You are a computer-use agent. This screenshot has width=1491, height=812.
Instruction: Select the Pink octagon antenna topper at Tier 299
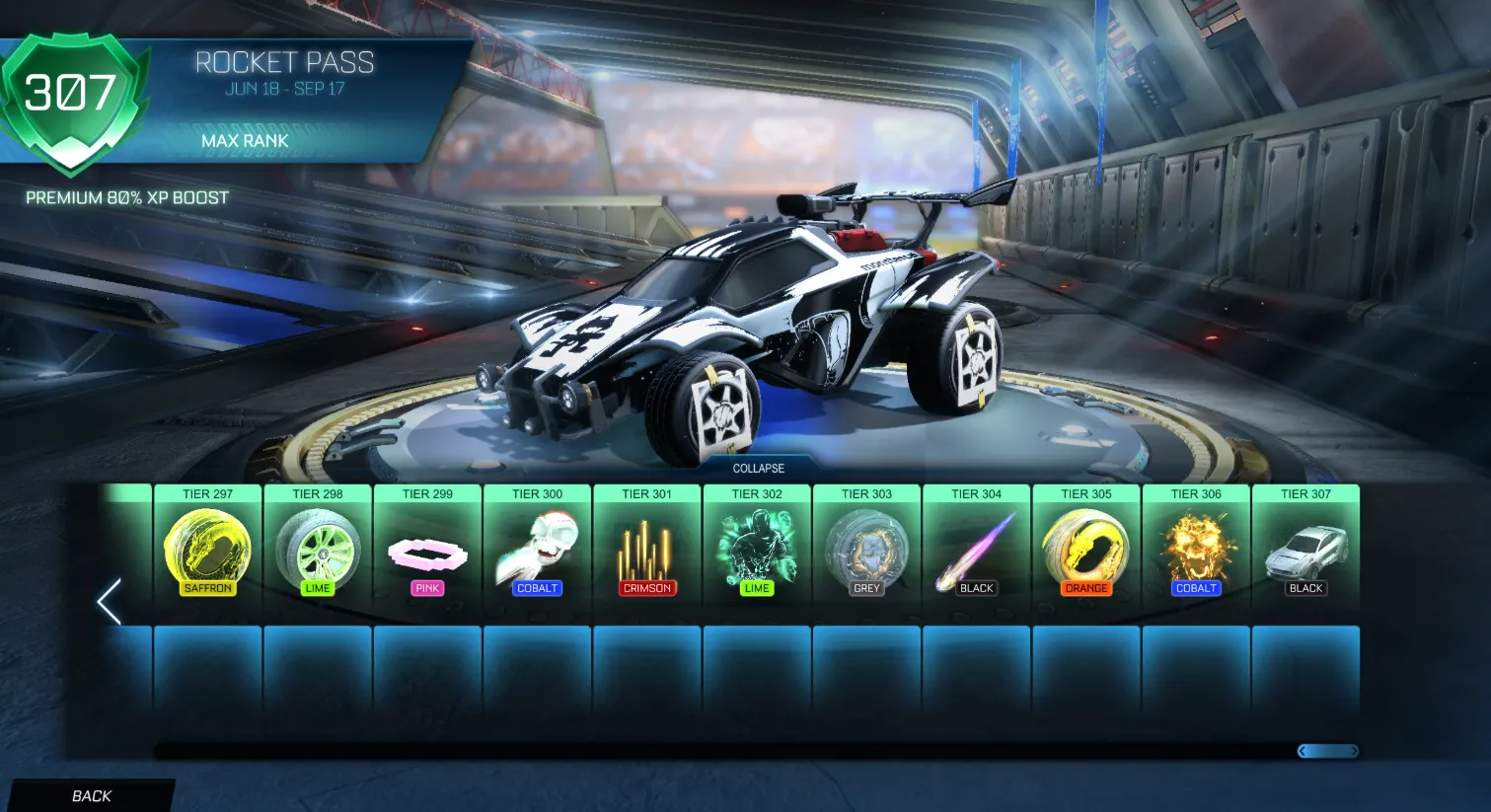427,551
